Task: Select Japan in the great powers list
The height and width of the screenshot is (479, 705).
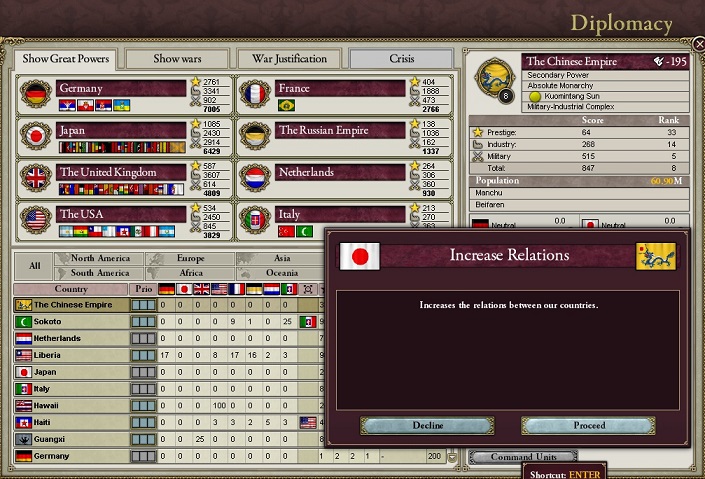Action: [x=121, y=130]
